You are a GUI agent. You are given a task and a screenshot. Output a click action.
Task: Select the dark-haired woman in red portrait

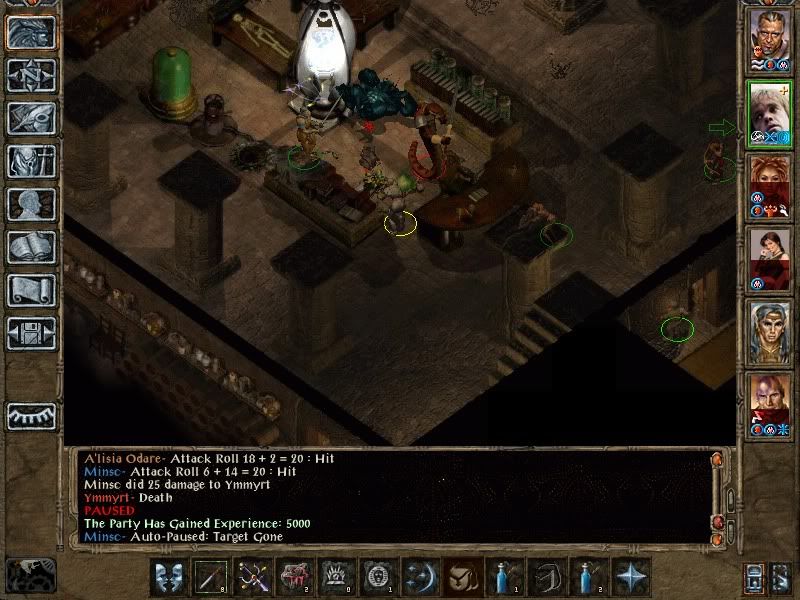pyautogui.click(x=770, y=257)
